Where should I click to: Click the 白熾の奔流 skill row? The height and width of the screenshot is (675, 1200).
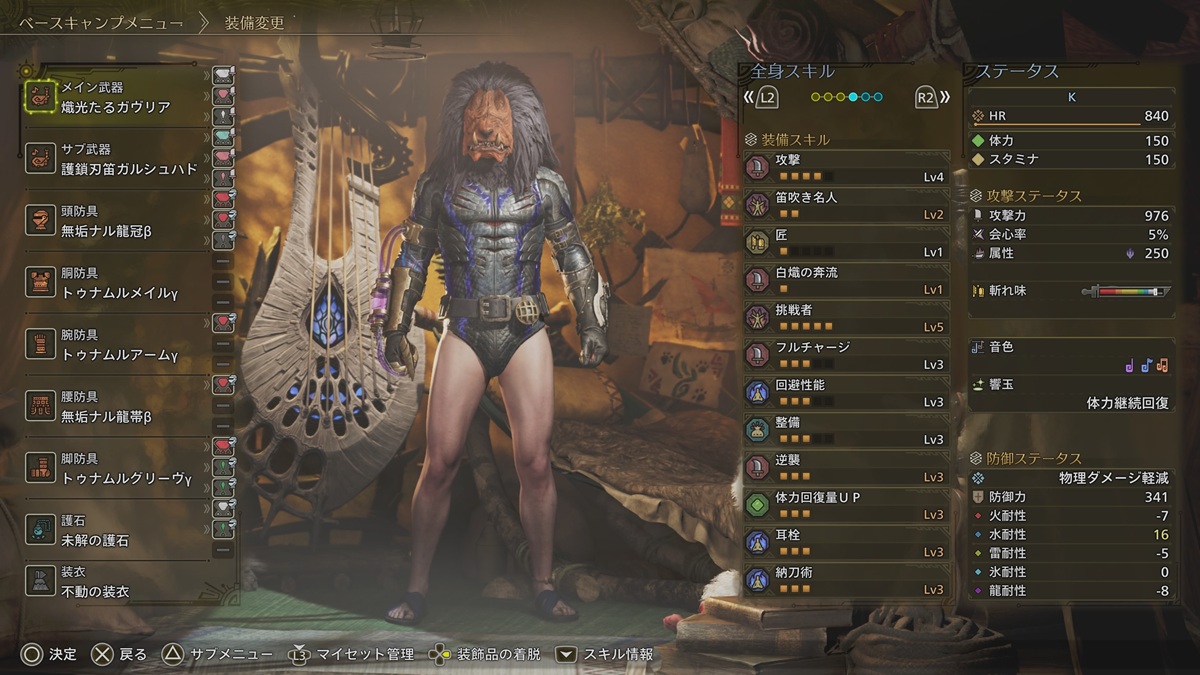pyautogui.click(x=846, y=280)
